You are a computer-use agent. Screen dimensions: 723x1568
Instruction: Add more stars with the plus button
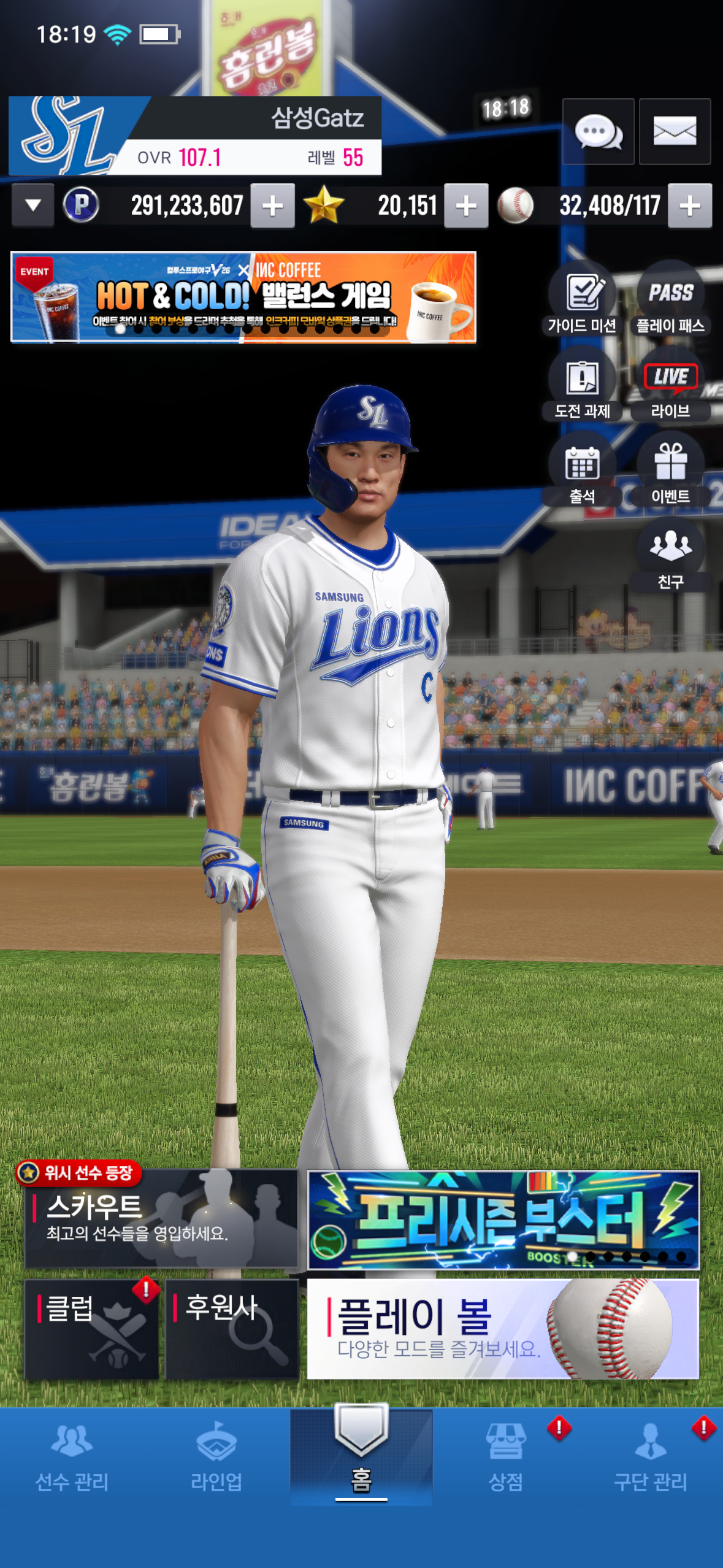pos(466,206)
